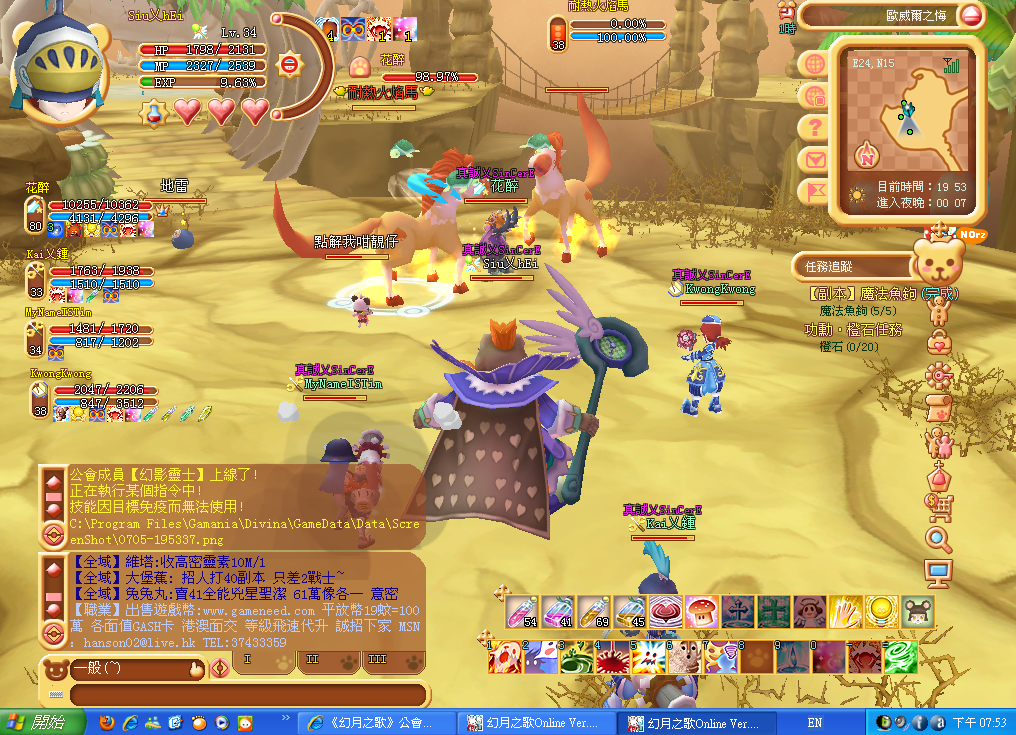The height and width of the screenshot is (735, 1016).
Task: Collapse the minimap with the red eject button
Action: pyautogui.click(x=970, y=15)
